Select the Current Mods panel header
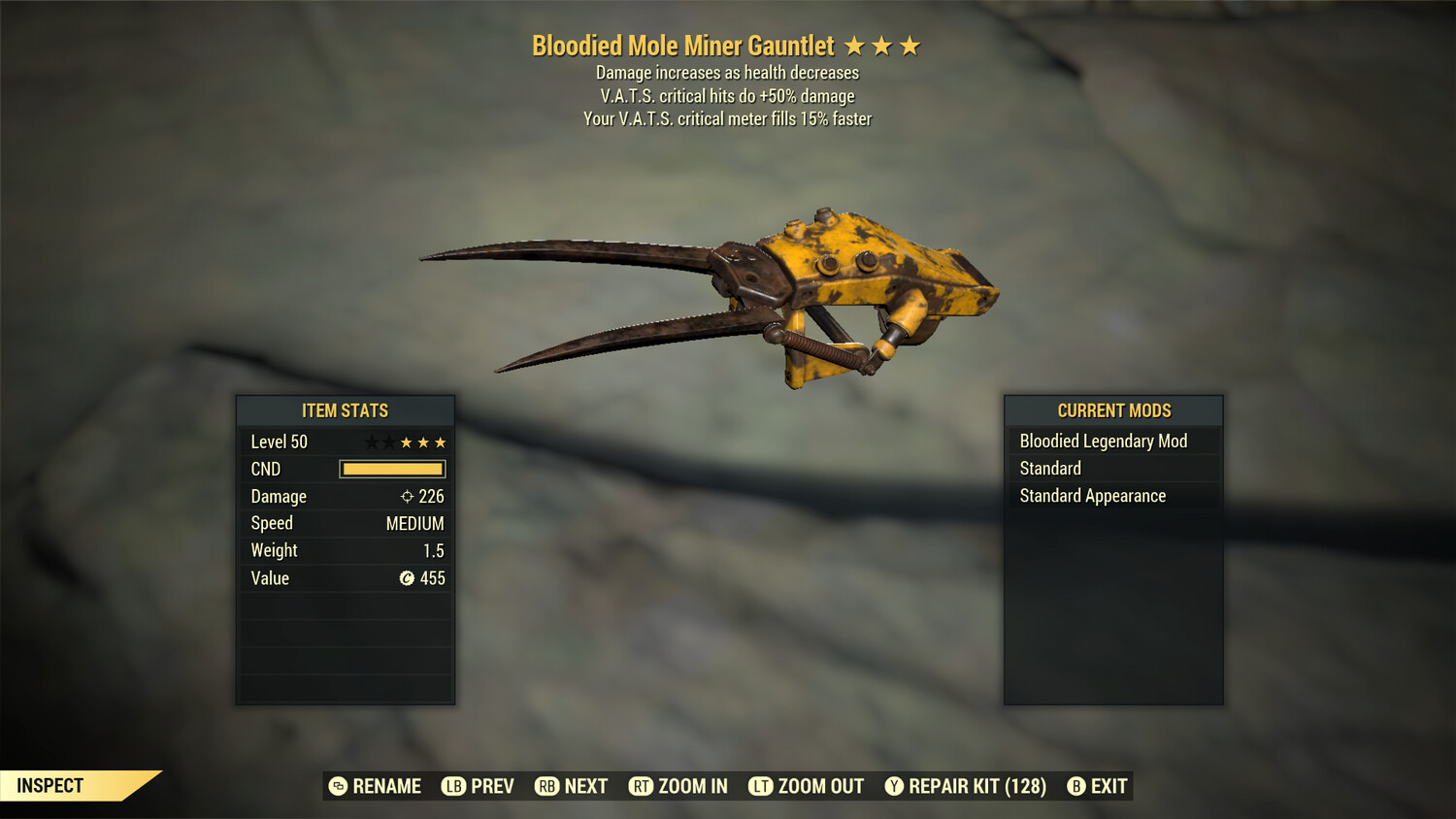Image resolution: width=1456 pixels, height=819 pixels. pyautogui.click(x=1113, y=410)
